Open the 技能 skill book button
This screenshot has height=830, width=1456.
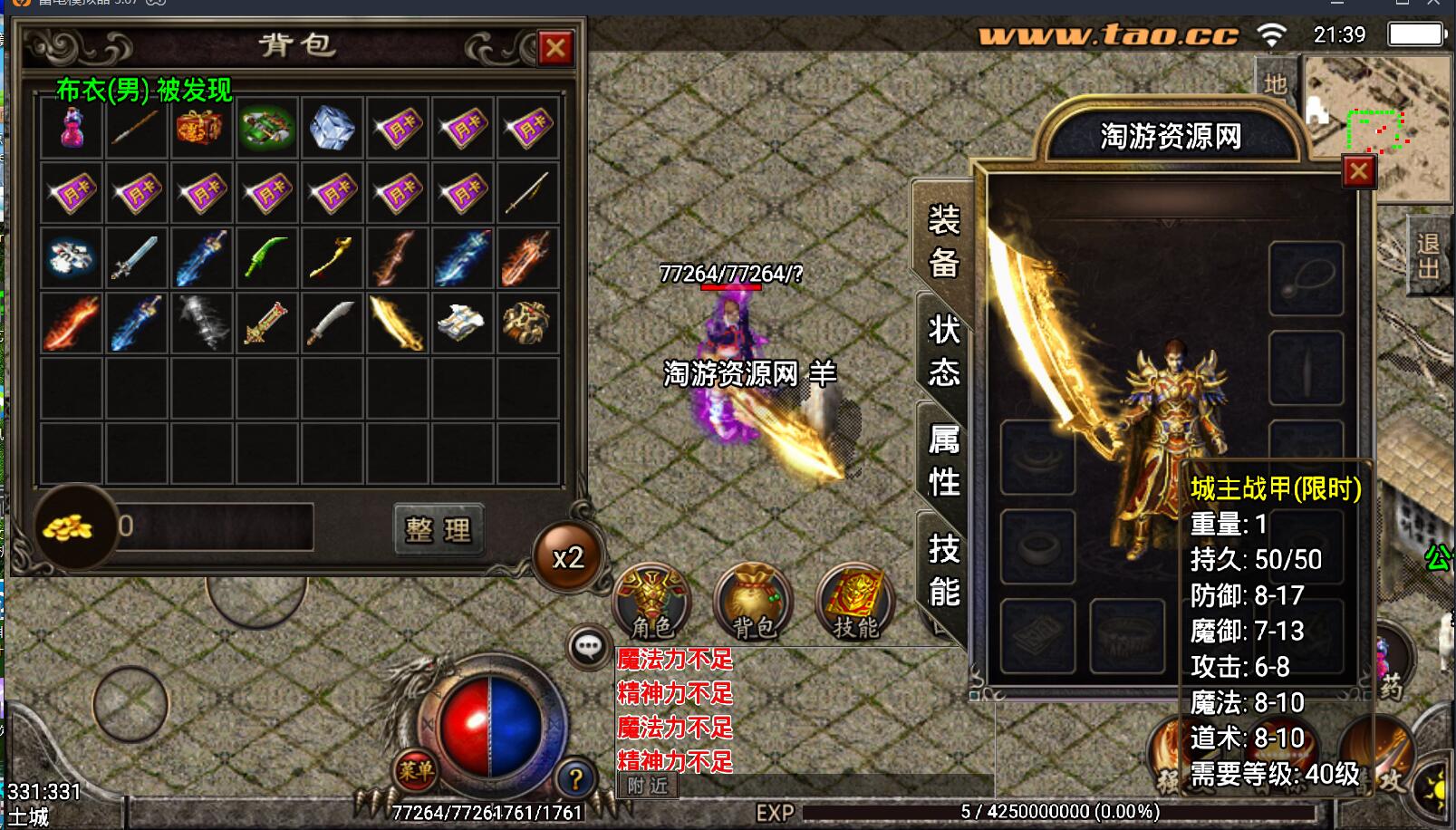coord(855,602)
